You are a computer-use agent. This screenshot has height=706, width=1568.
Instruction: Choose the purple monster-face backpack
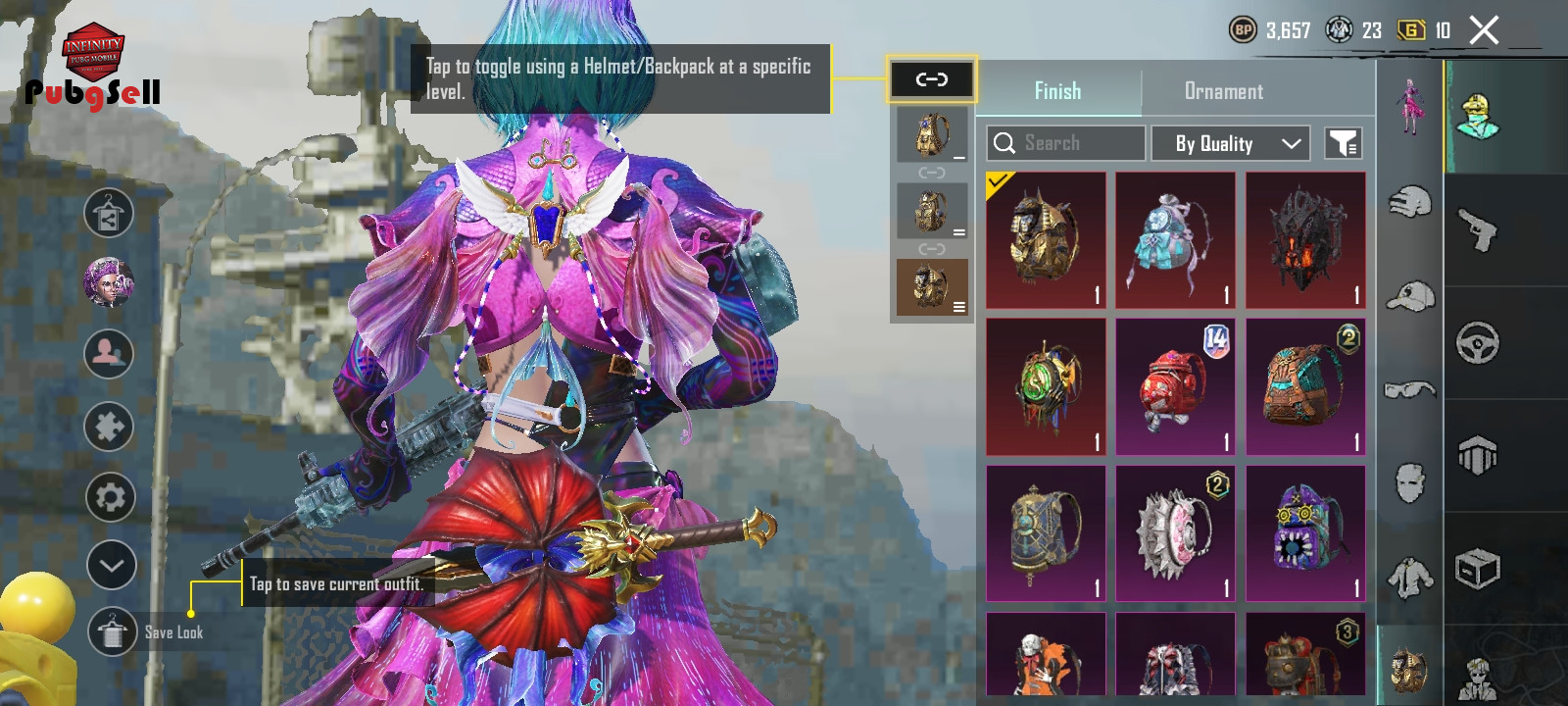pyautogui.click(x=1305, y=533)
